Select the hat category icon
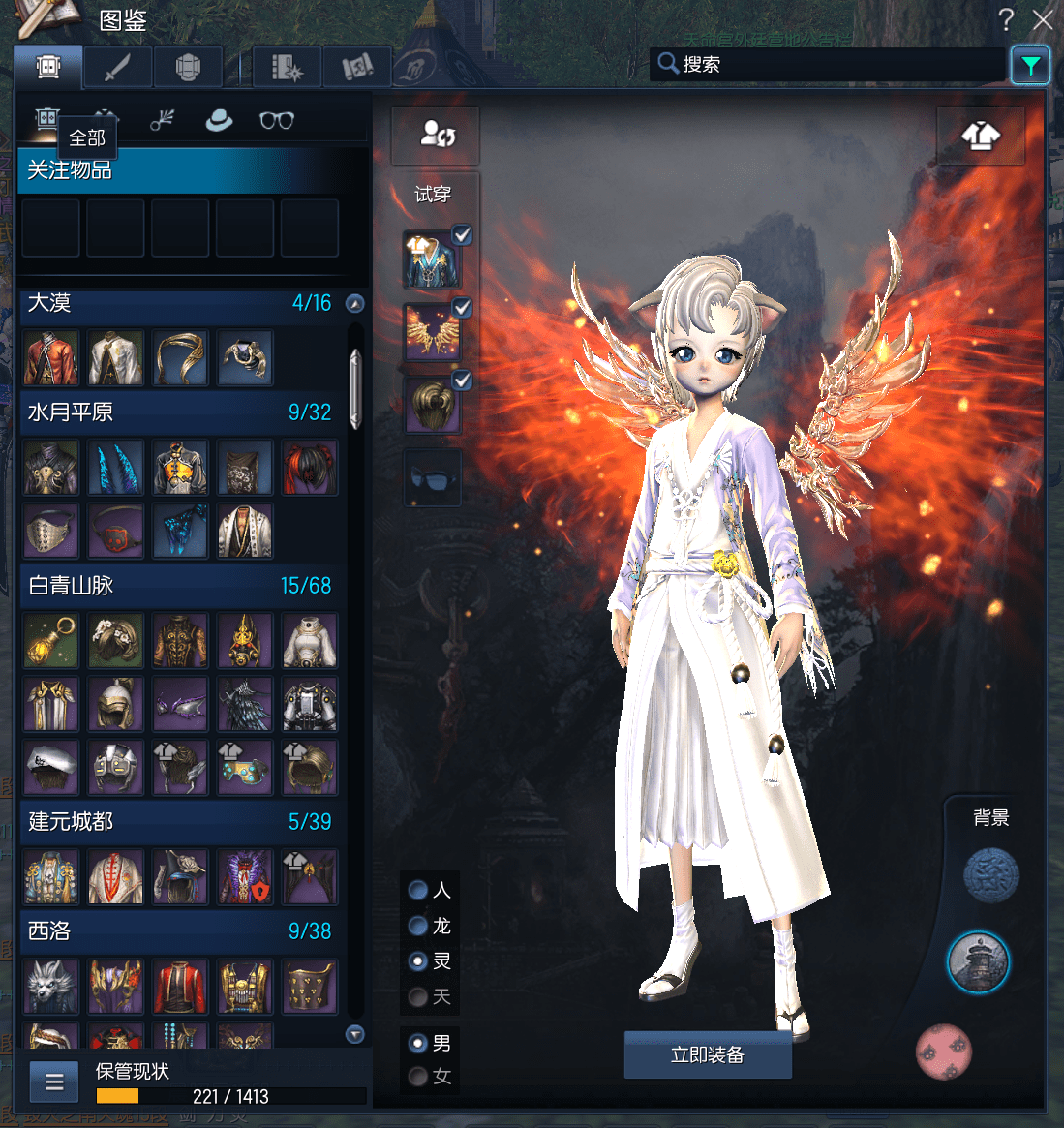1064x1128 pixels. 220,120
